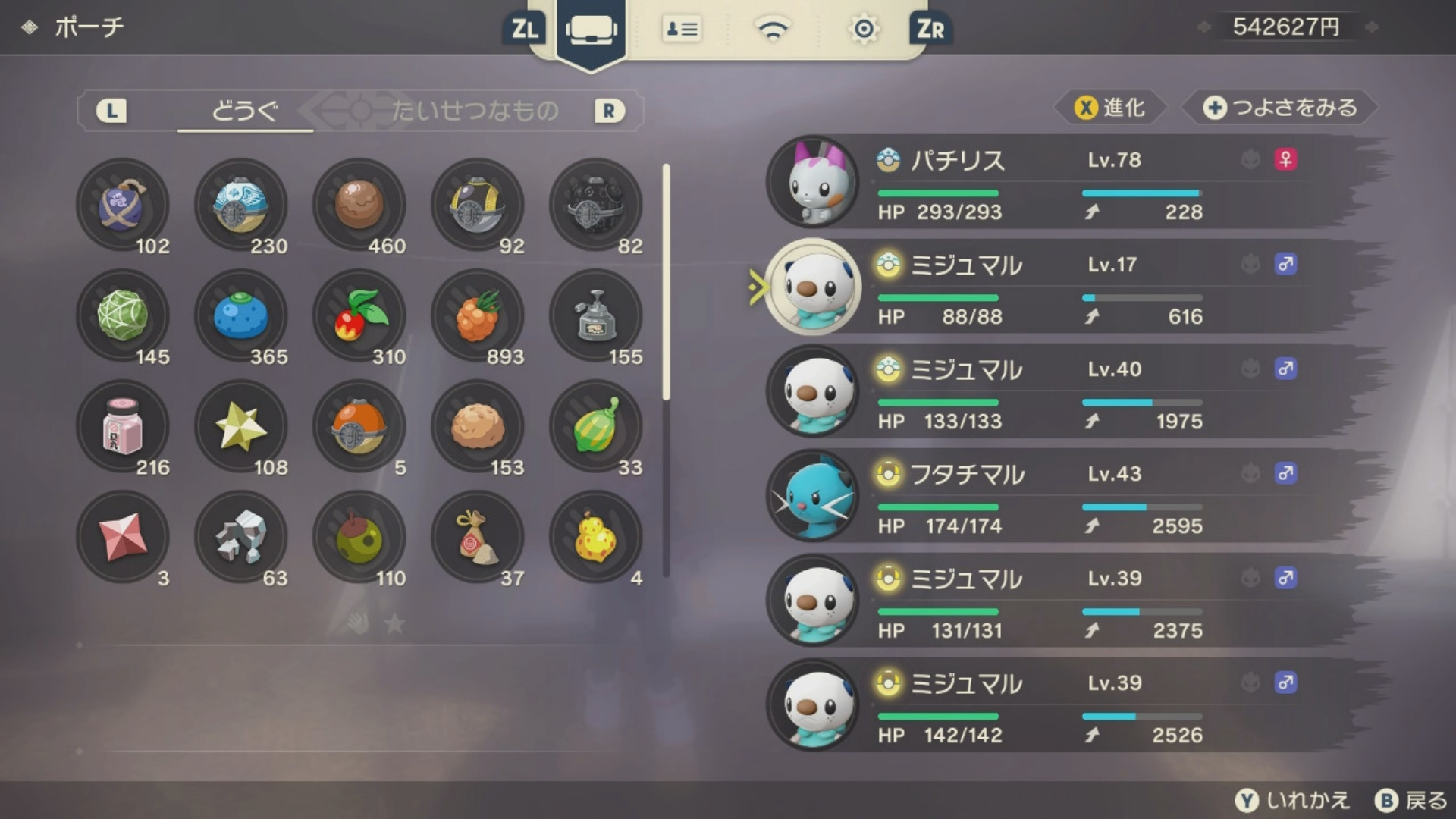Viewport: 1456px width, 819px height.
Task: Select the green web ball slot with 145
Action: (x=123, y=315)
